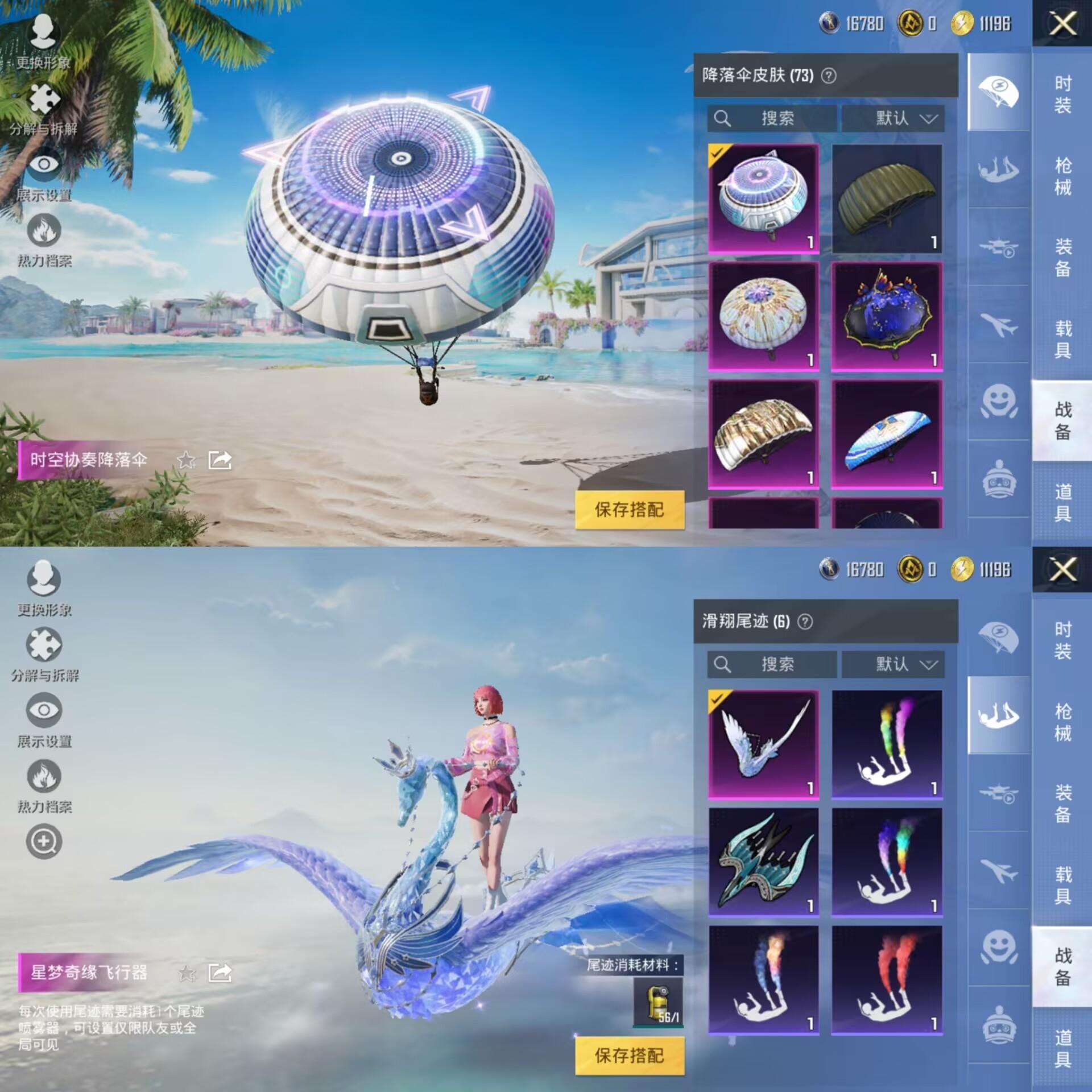The width and height of the screenshot is (1092, 1092).
Task: Choose the blue and white striped parachute
Action: pos(886,434)
